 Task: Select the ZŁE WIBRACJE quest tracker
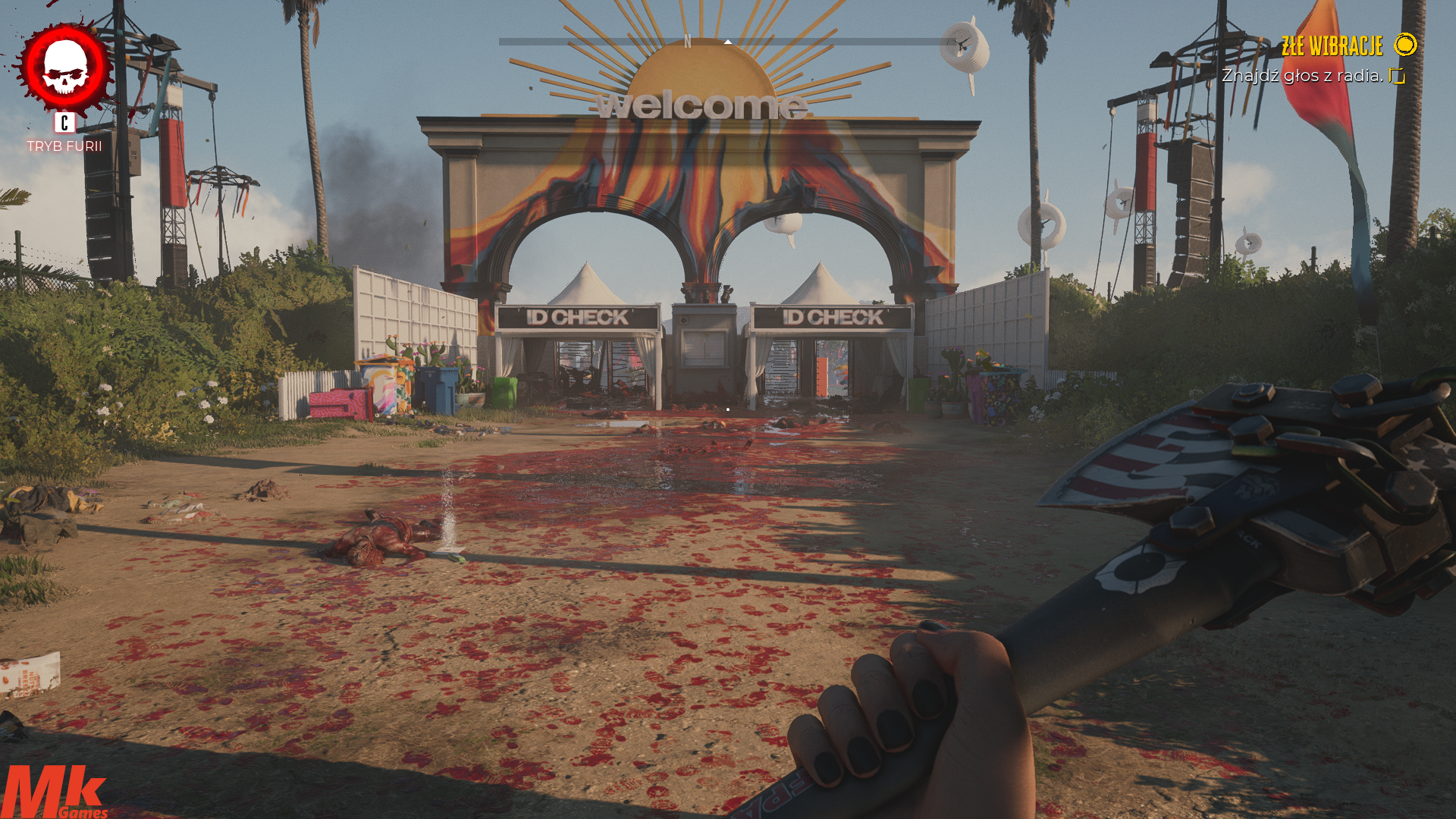pos(1332,46)
